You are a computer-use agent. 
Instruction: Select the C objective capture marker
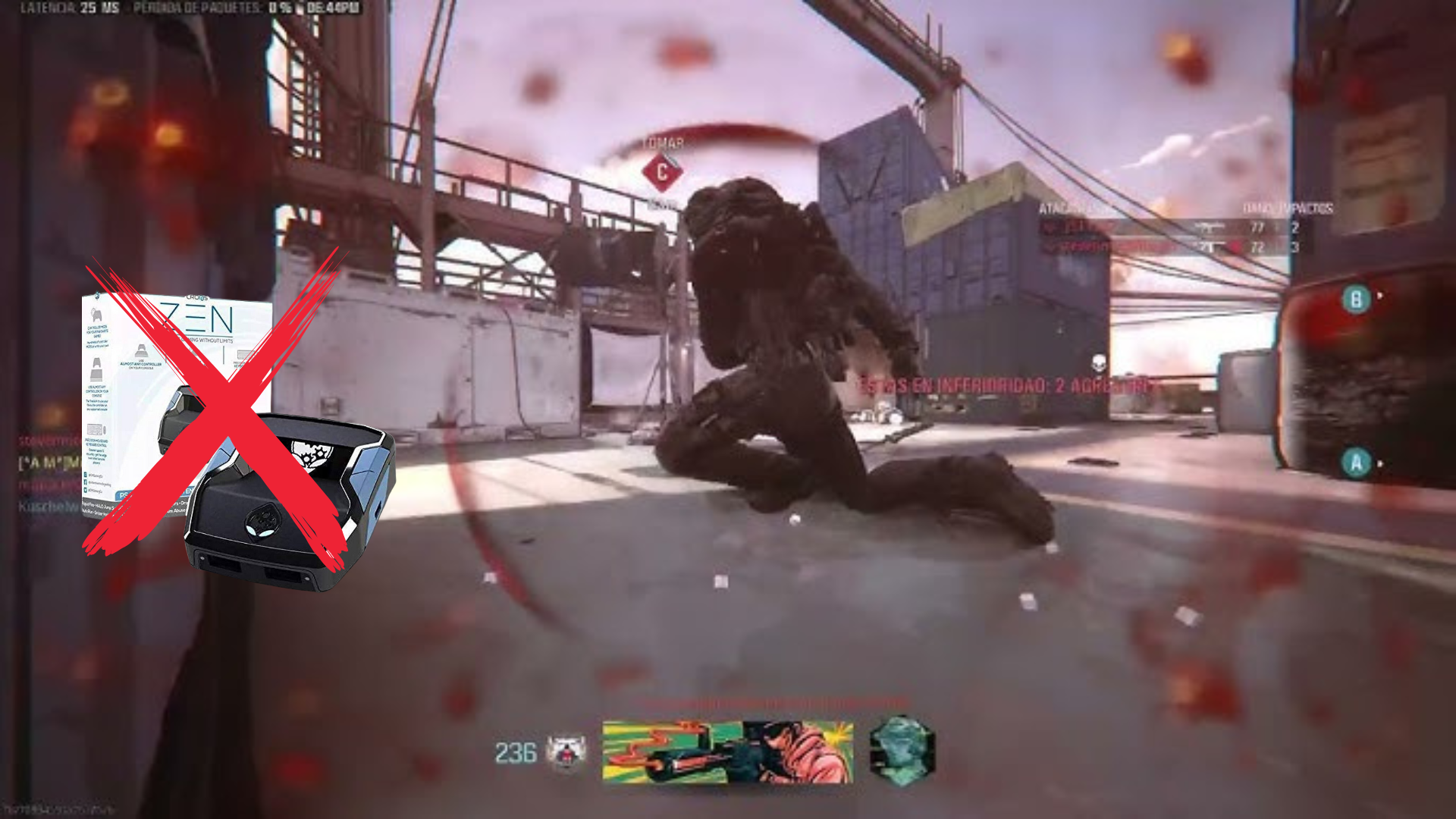(661, 172)
